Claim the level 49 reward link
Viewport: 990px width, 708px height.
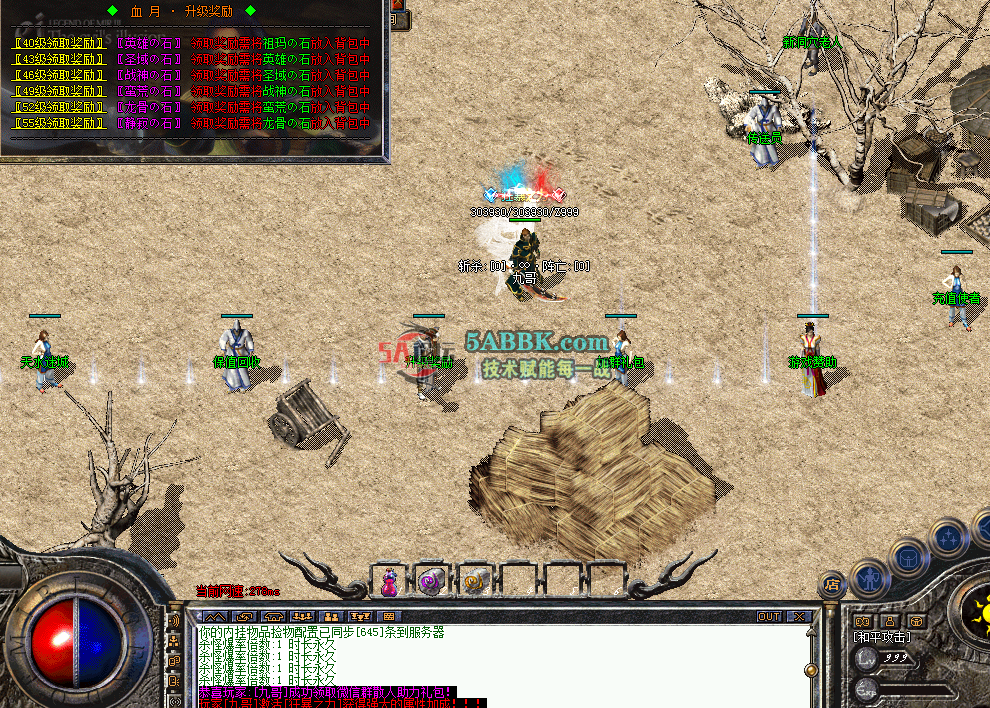click(58, 91)
